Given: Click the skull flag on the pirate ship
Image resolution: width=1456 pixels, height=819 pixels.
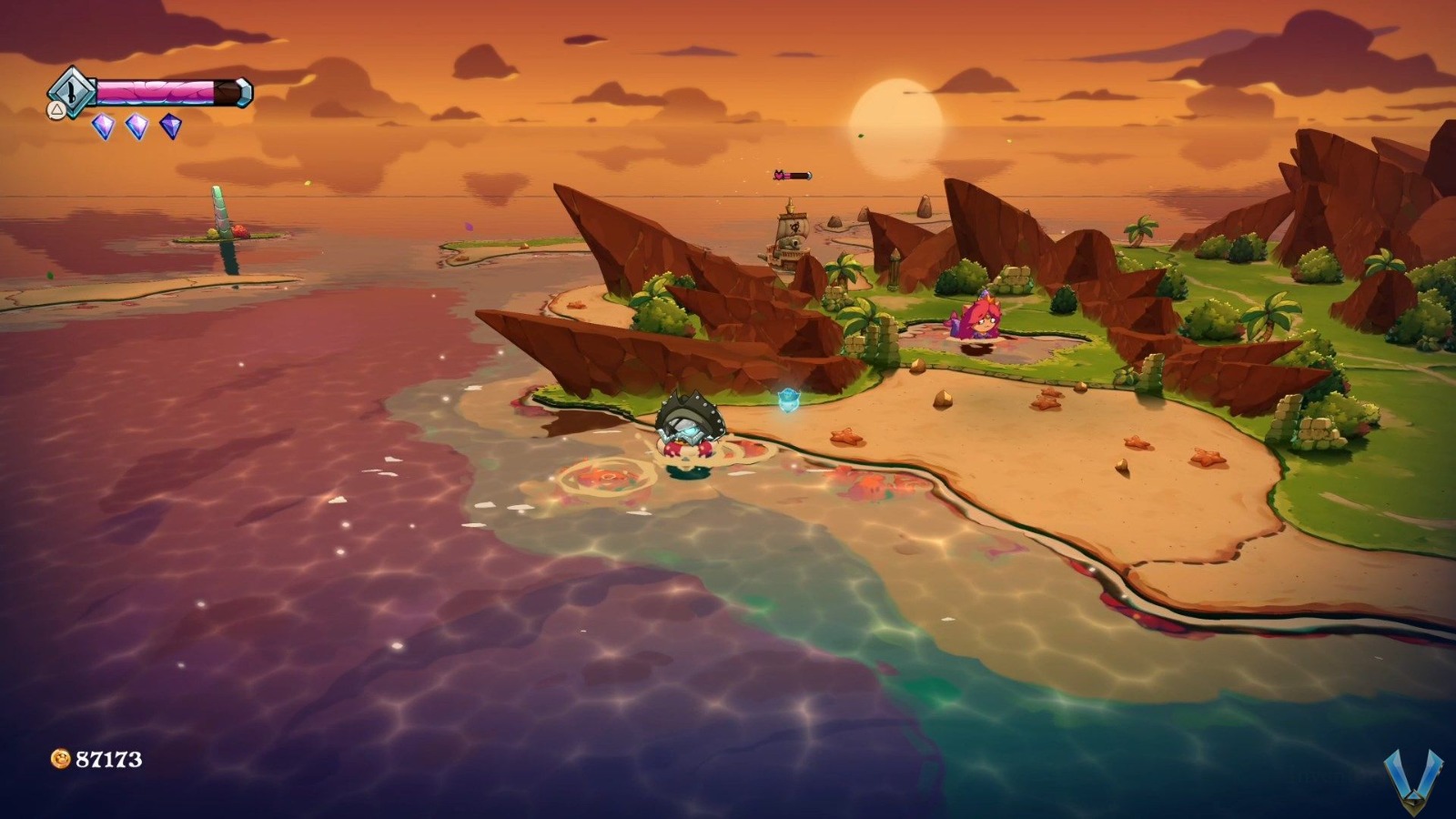Looking at the screenshot, I should [794, 227].
